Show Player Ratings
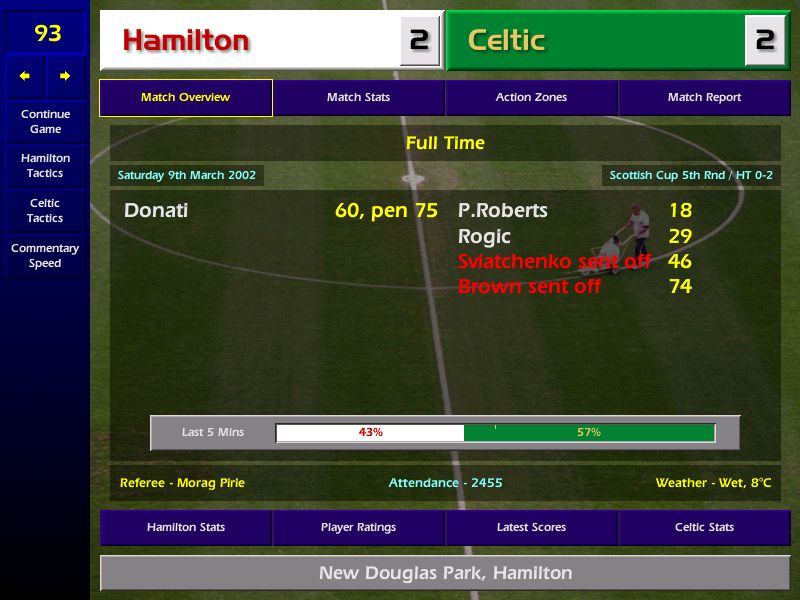The width and height of the screenshot is (800, 600). 358,527
